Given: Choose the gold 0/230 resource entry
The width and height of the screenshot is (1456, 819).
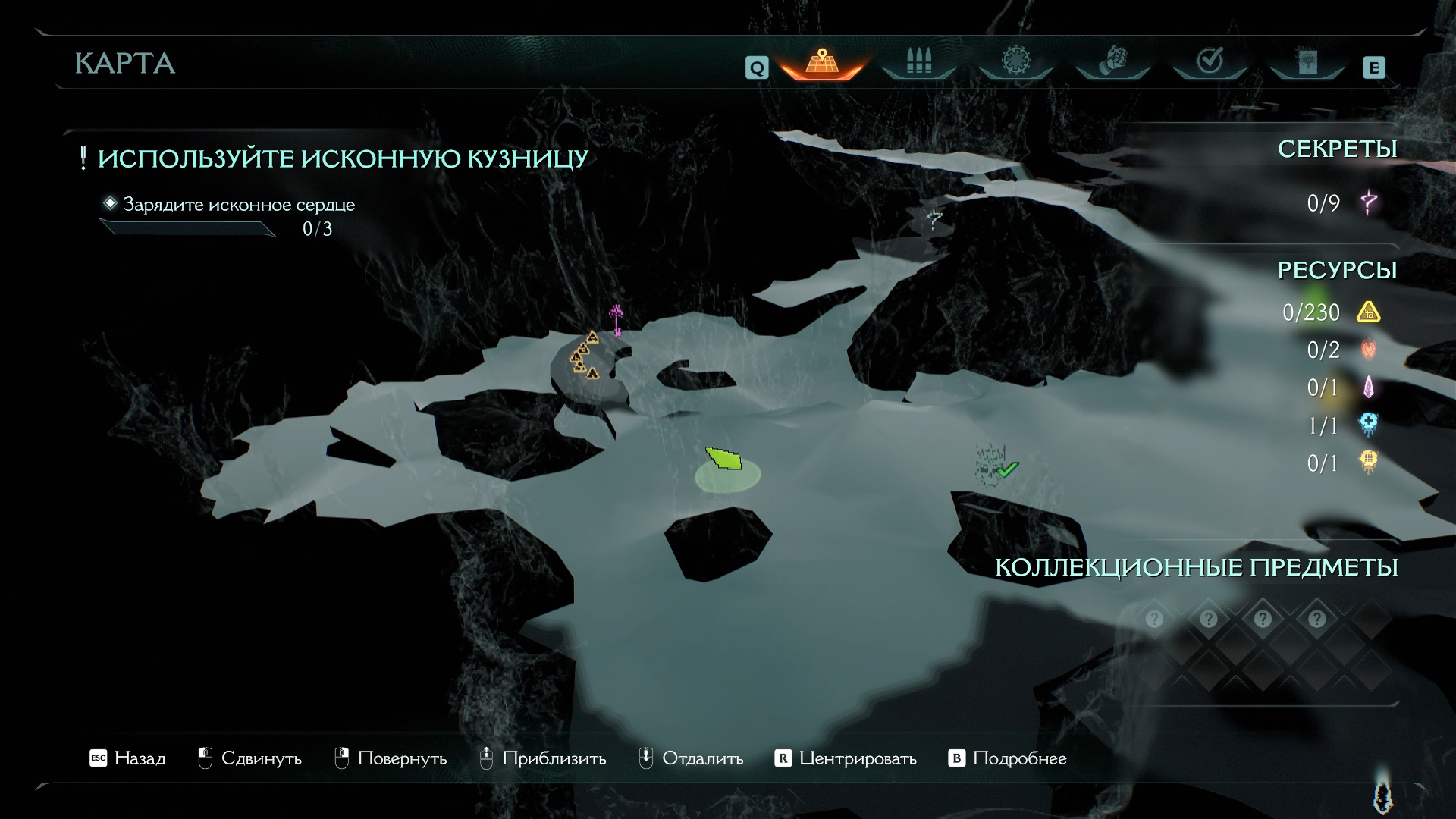Looking at the screenshot, I should click(1332, 312).
